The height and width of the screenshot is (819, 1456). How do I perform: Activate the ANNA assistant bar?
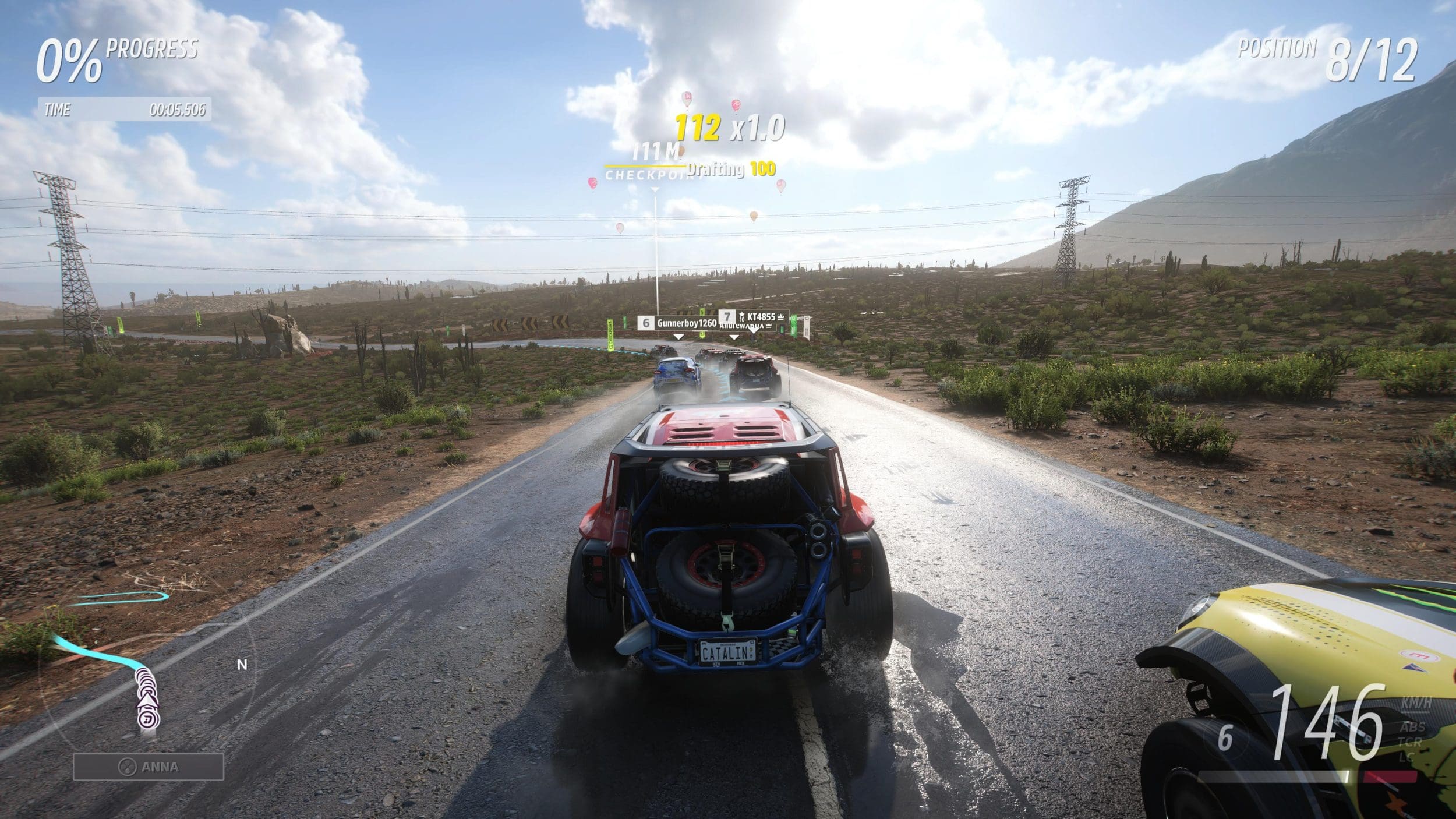149,767
